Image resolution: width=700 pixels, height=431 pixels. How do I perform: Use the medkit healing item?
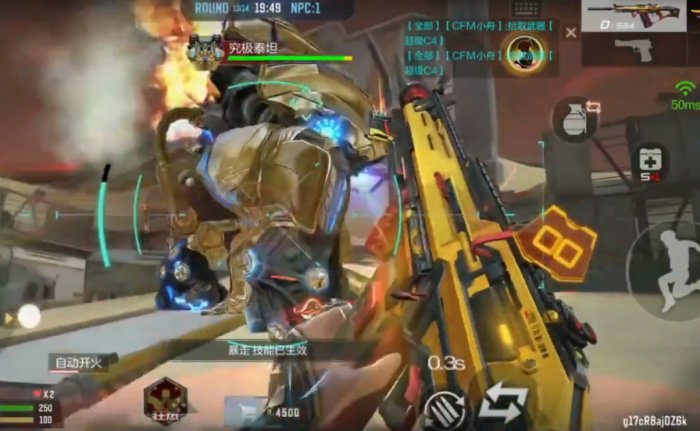pos(652,163)
